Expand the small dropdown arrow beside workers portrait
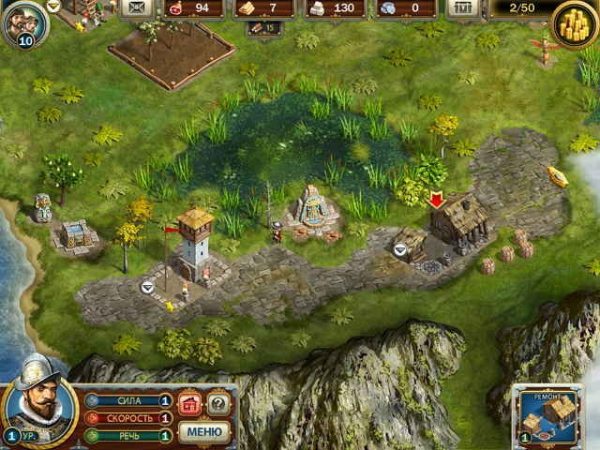The image size is (600, 450). (53, 6)
